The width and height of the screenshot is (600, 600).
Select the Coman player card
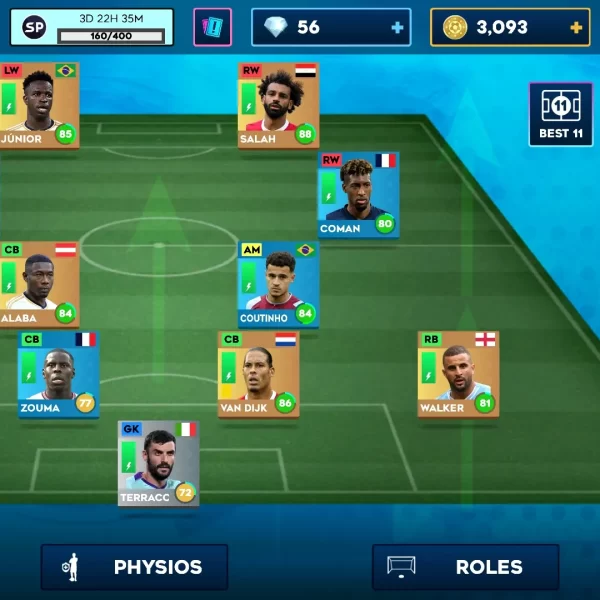pos(358,194)
